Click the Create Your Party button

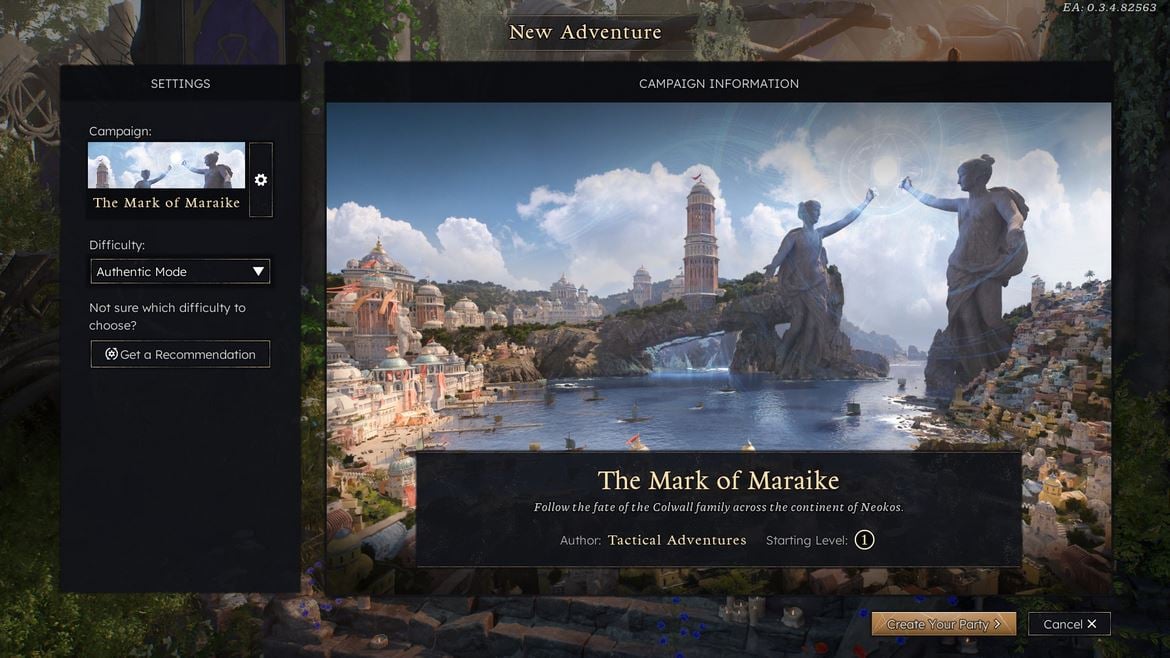pyautogui.click(x=943, y=624)
